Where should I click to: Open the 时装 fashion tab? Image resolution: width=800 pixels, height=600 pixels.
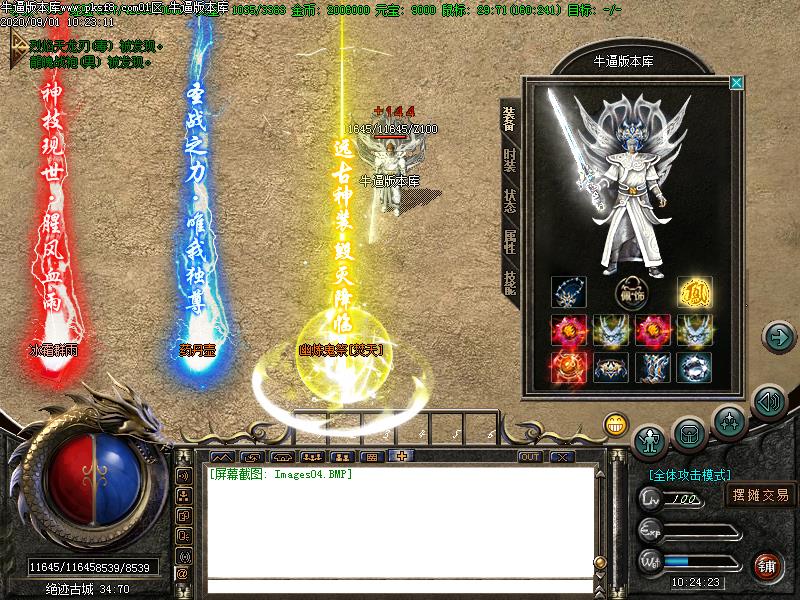(510, 162)
